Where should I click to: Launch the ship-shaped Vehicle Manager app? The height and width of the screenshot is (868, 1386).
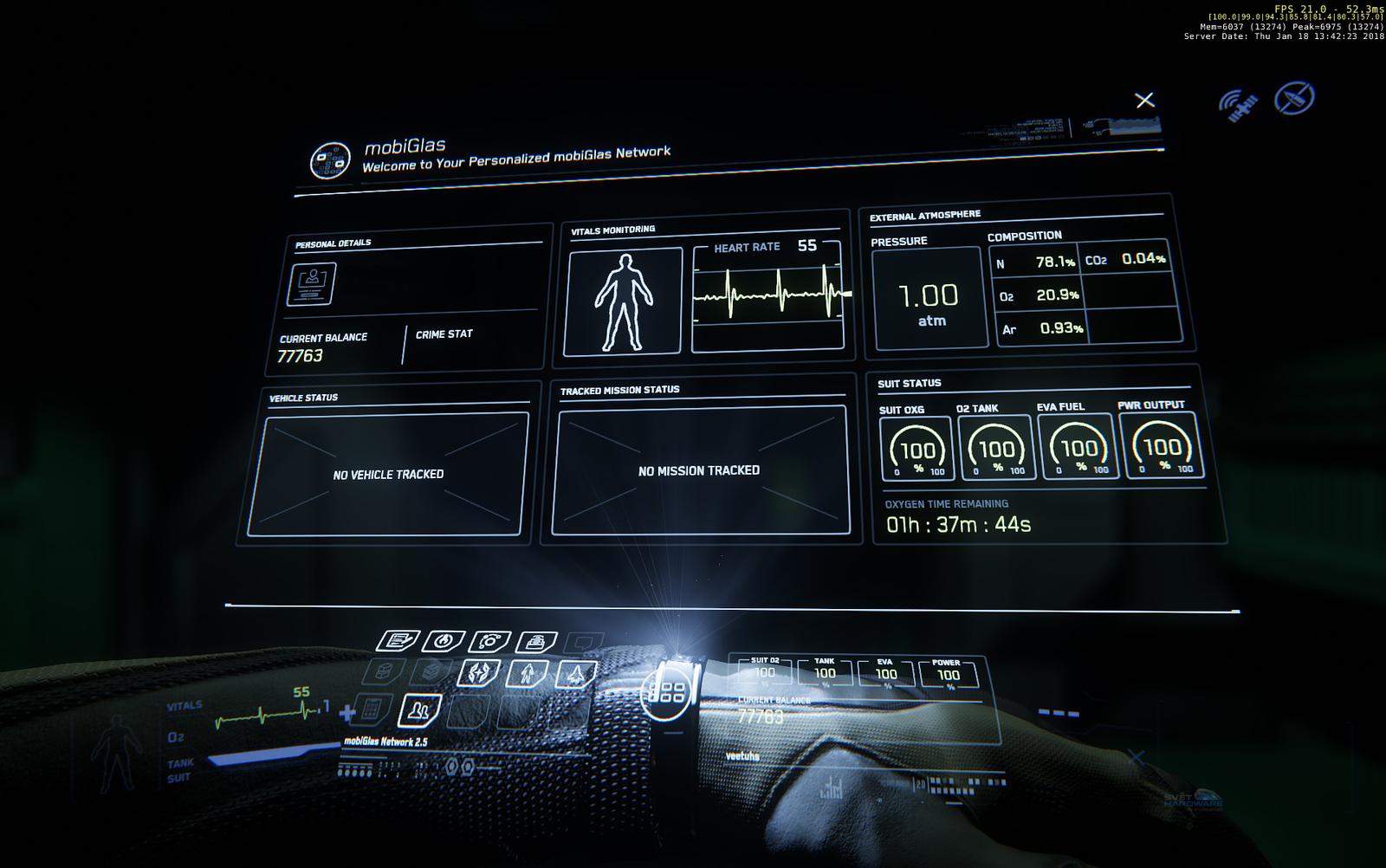tap(574, 675)
